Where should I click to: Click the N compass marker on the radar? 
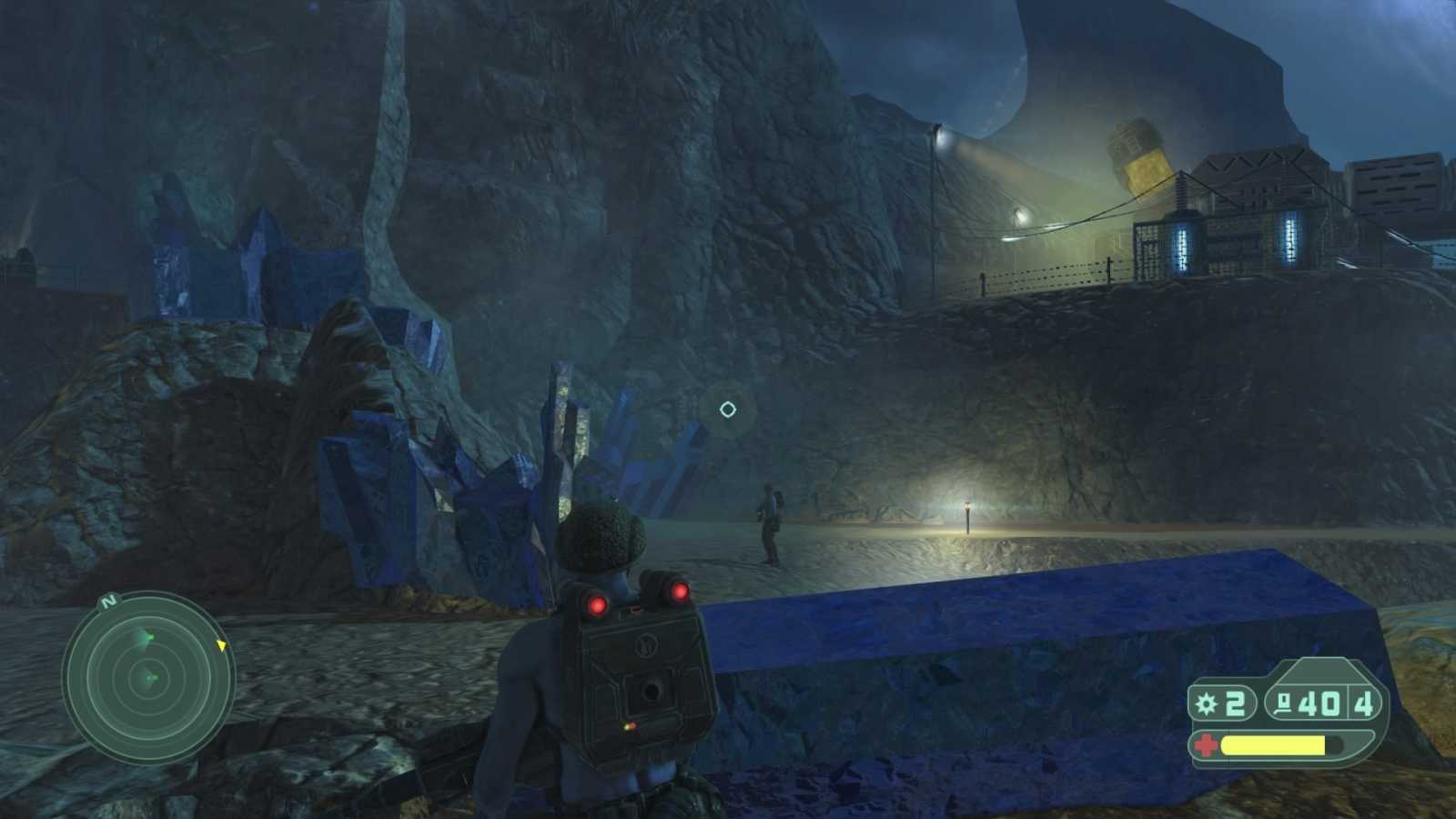108,602
